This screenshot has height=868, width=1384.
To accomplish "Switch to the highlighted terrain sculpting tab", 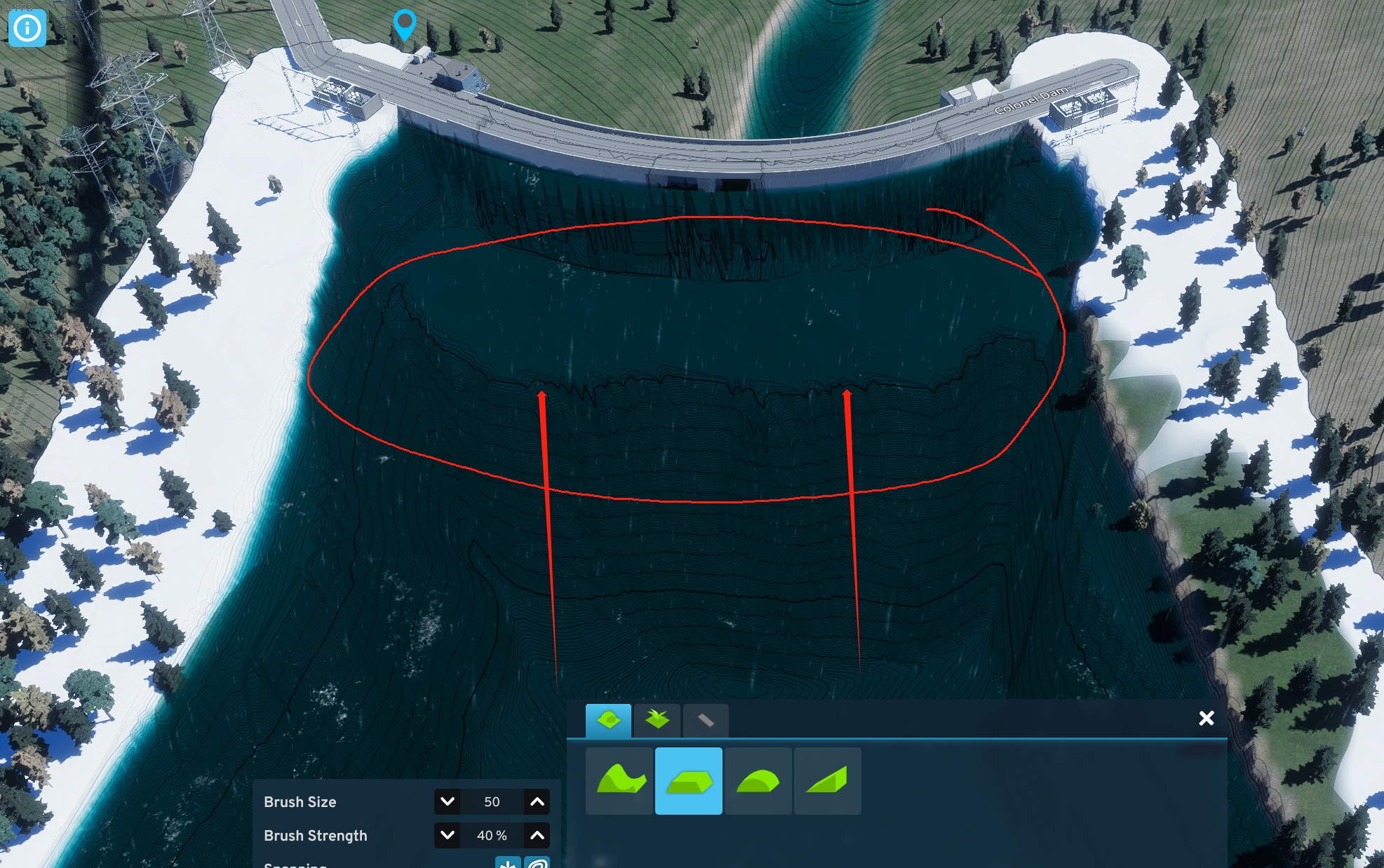I will (608, 720).
